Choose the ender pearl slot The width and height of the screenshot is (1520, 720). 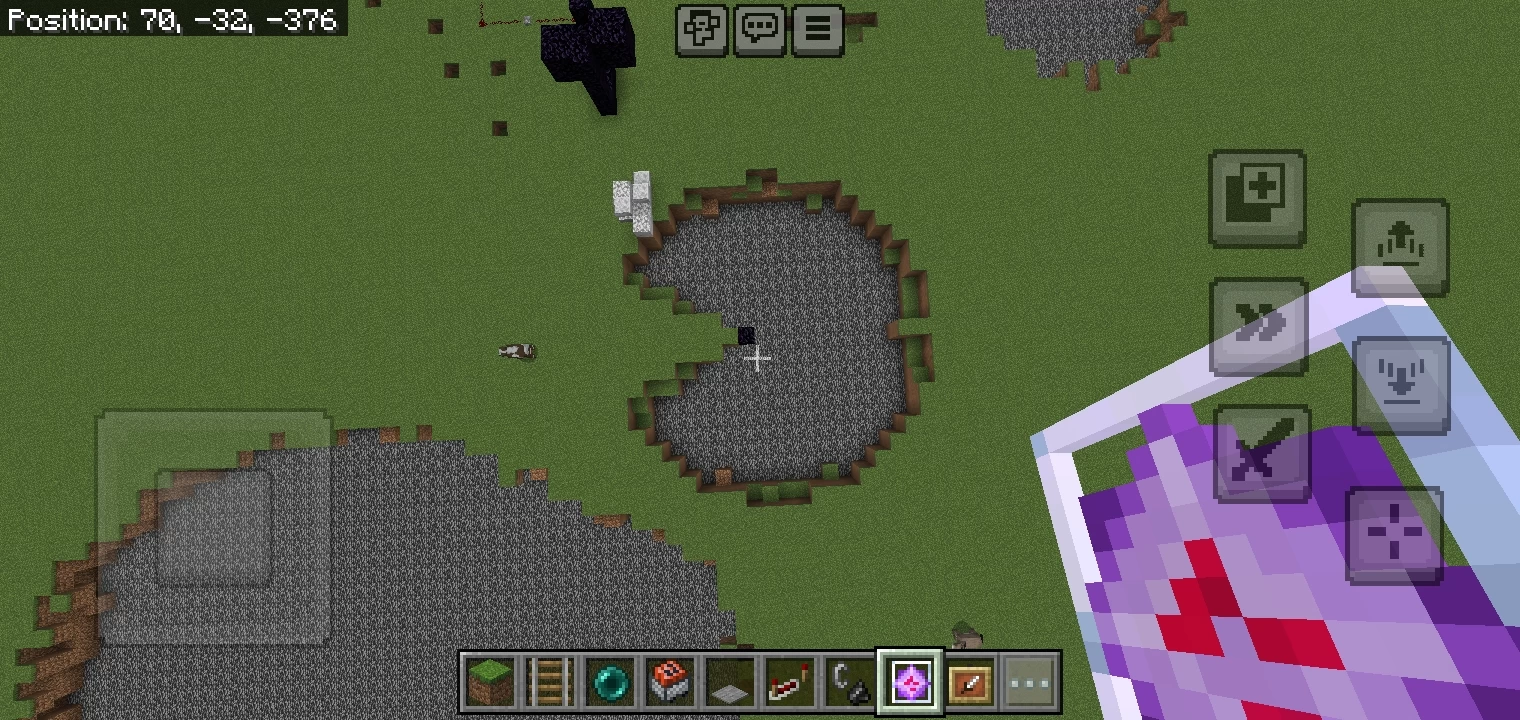coord(610,683)
